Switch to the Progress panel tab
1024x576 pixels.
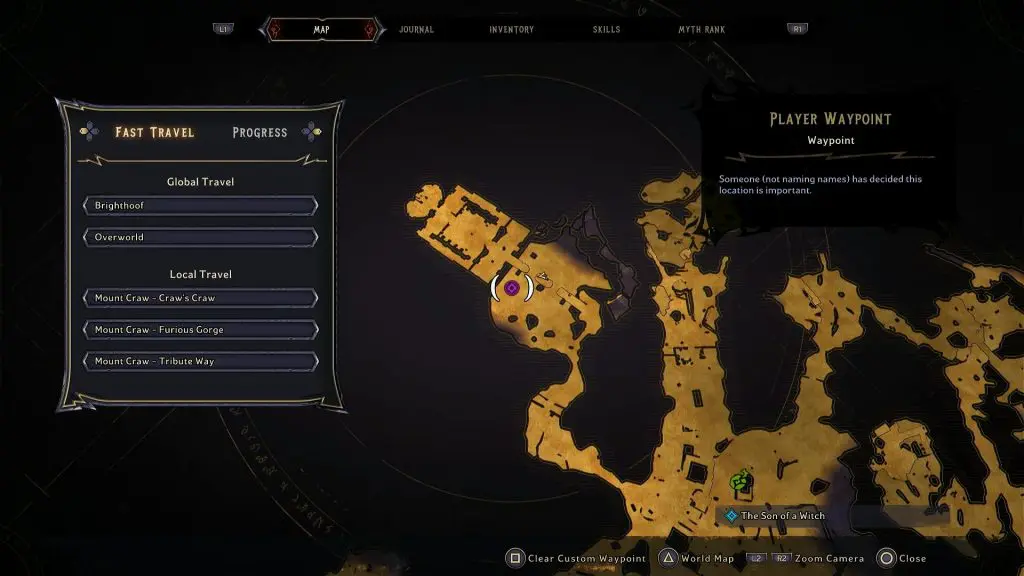click(x=260, y=132)
